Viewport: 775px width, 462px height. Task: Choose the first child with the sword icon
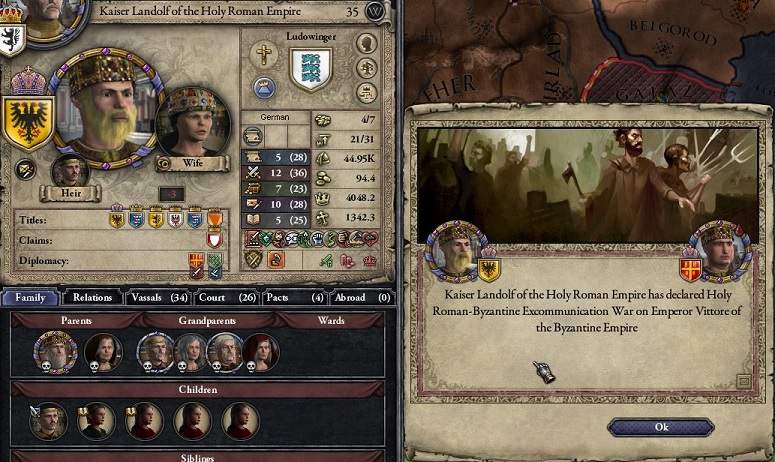(x=49, y=421)
